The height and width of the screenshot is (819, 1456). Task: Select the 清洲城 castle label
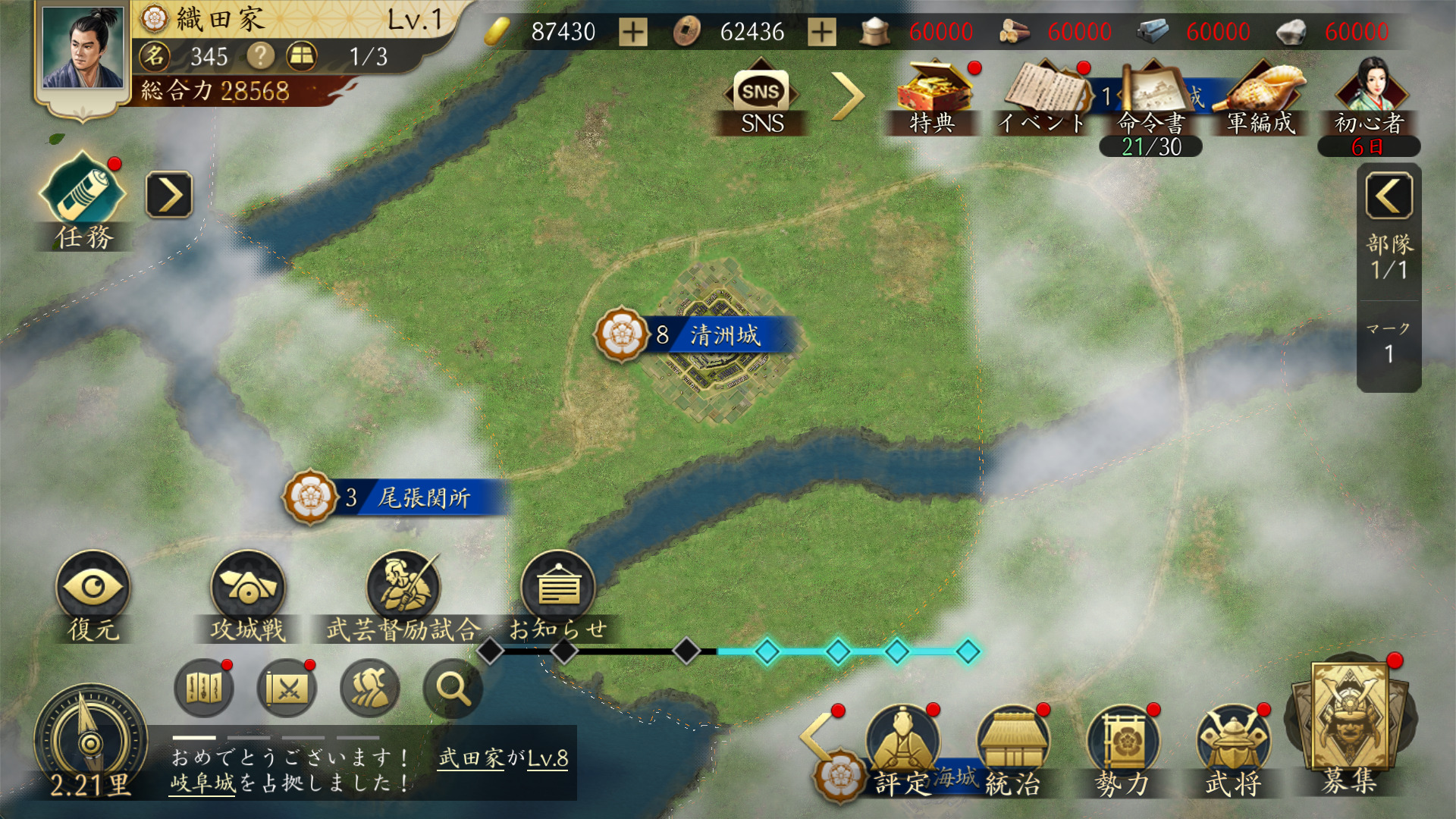click(723, 335)
